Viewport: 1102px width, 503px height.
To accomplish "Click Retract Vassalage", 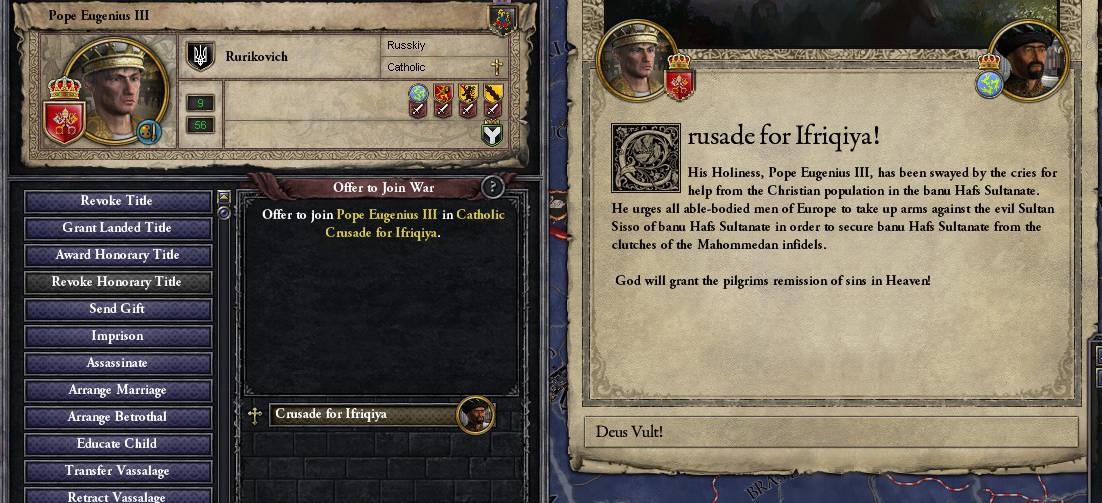I will [117, 495].
